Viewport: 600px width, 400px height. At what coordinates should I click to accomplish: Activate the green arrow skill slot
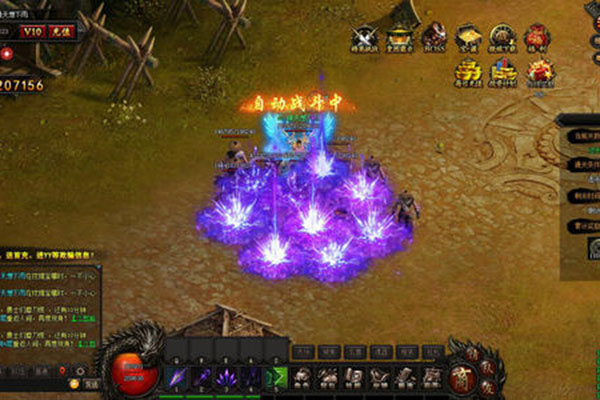(278, 378)
